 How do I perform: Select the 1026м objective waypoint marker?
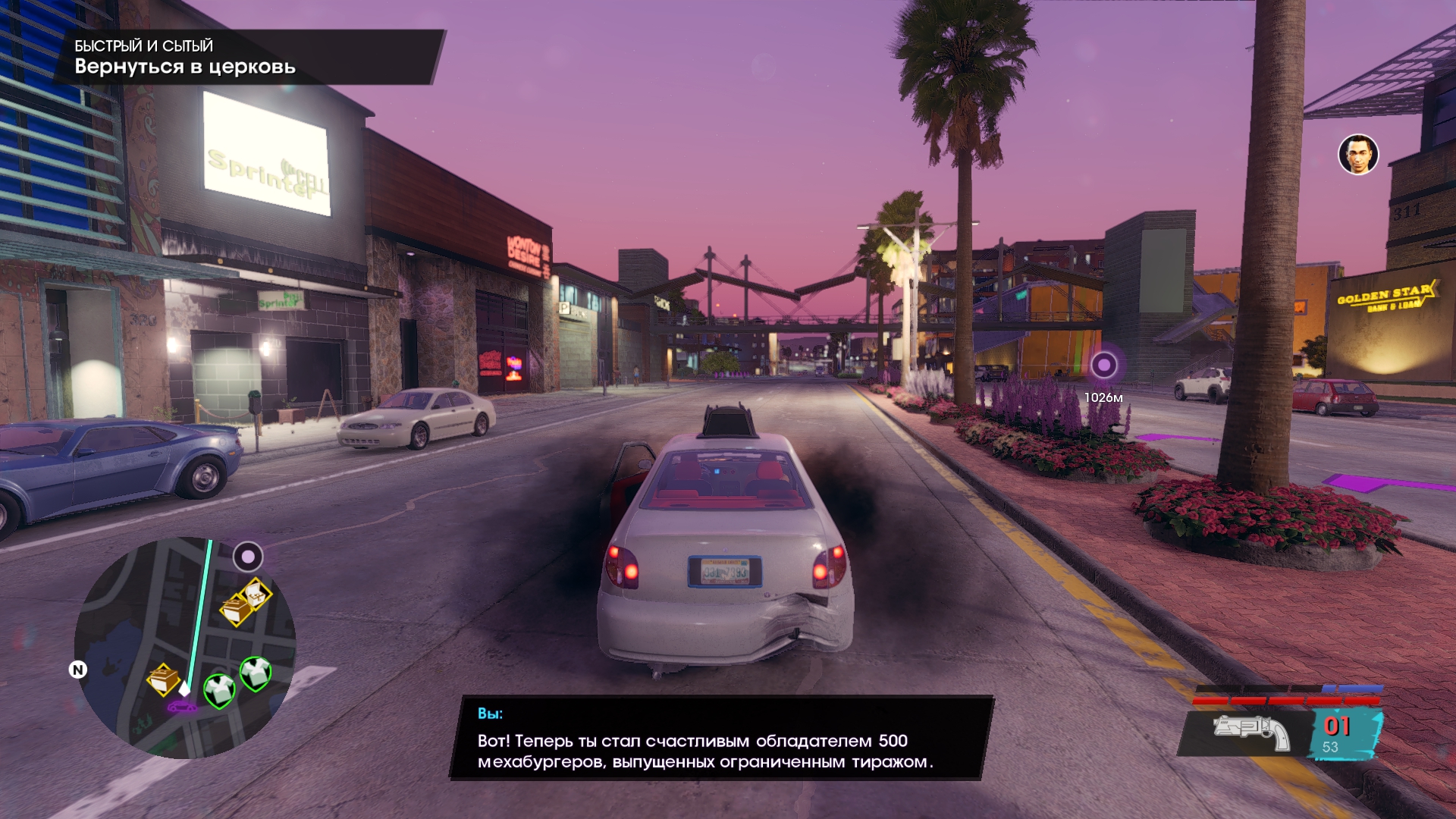pyautogui.click(x=1103, y=366)
